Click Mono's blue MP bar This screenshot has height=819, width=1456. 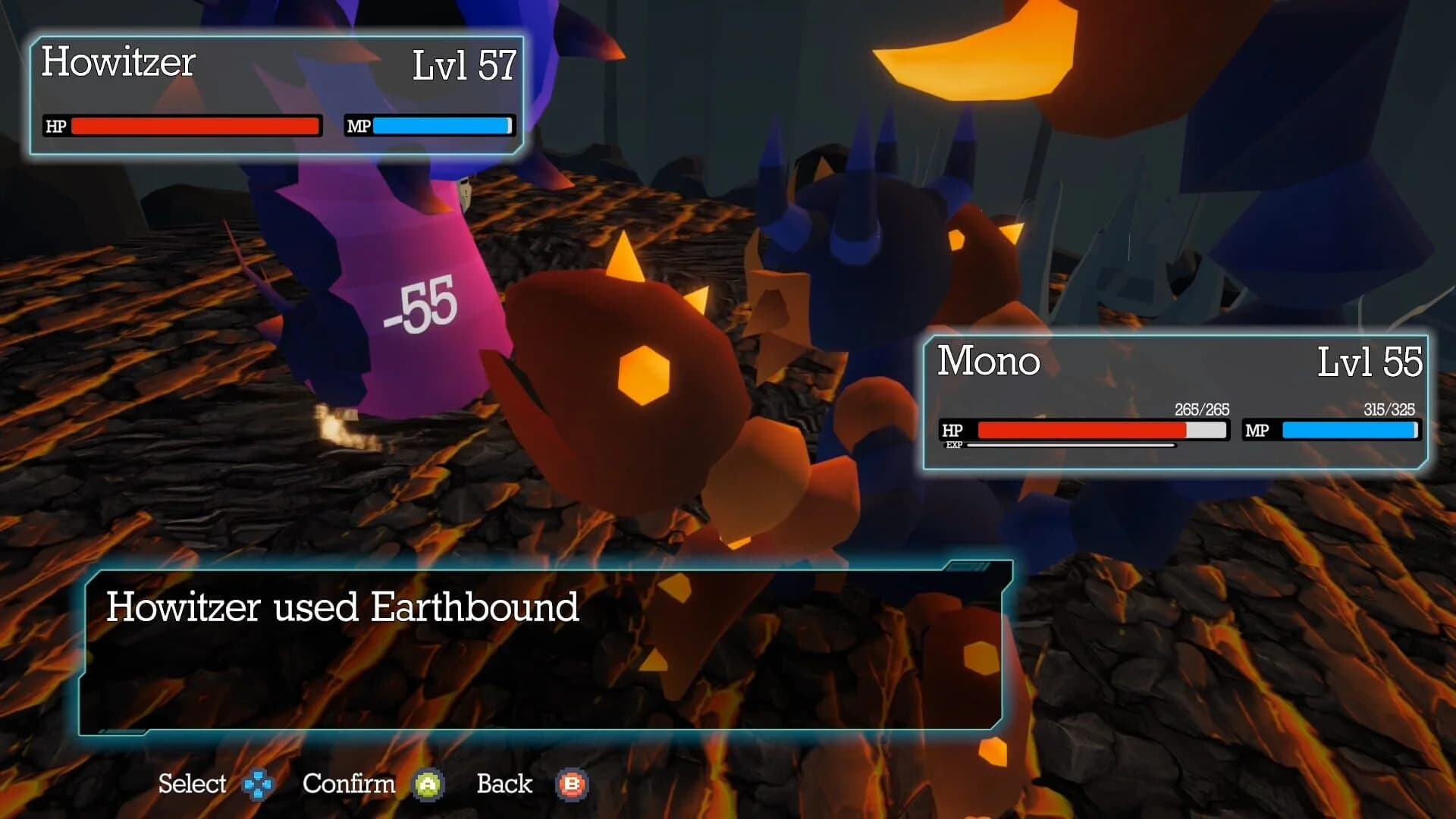click(x=1348, y=431)
